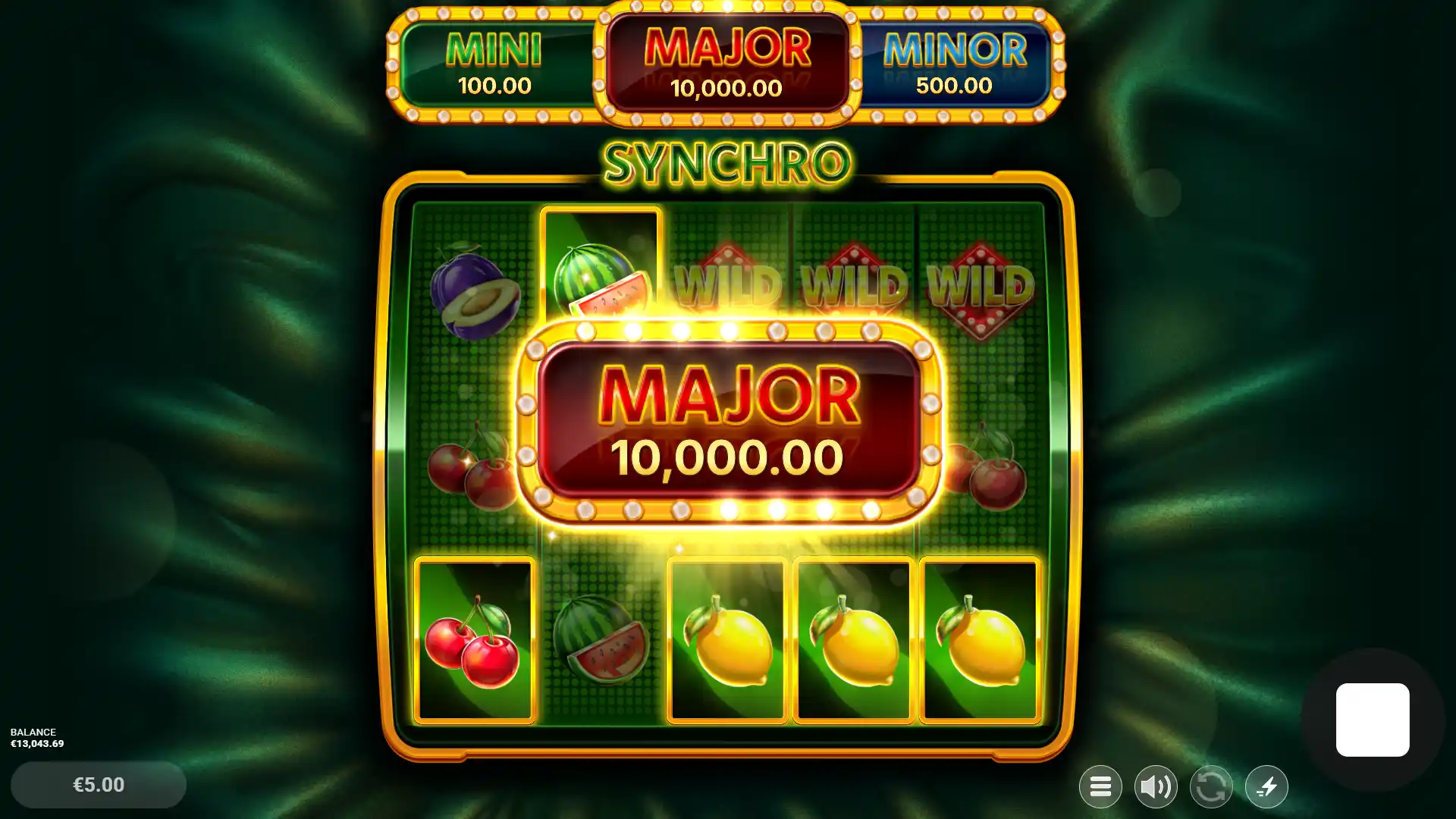Screen dimensions: 1456x819
Task: Enable turbo spin with the lightning icon
Action: pos(1267,787)
